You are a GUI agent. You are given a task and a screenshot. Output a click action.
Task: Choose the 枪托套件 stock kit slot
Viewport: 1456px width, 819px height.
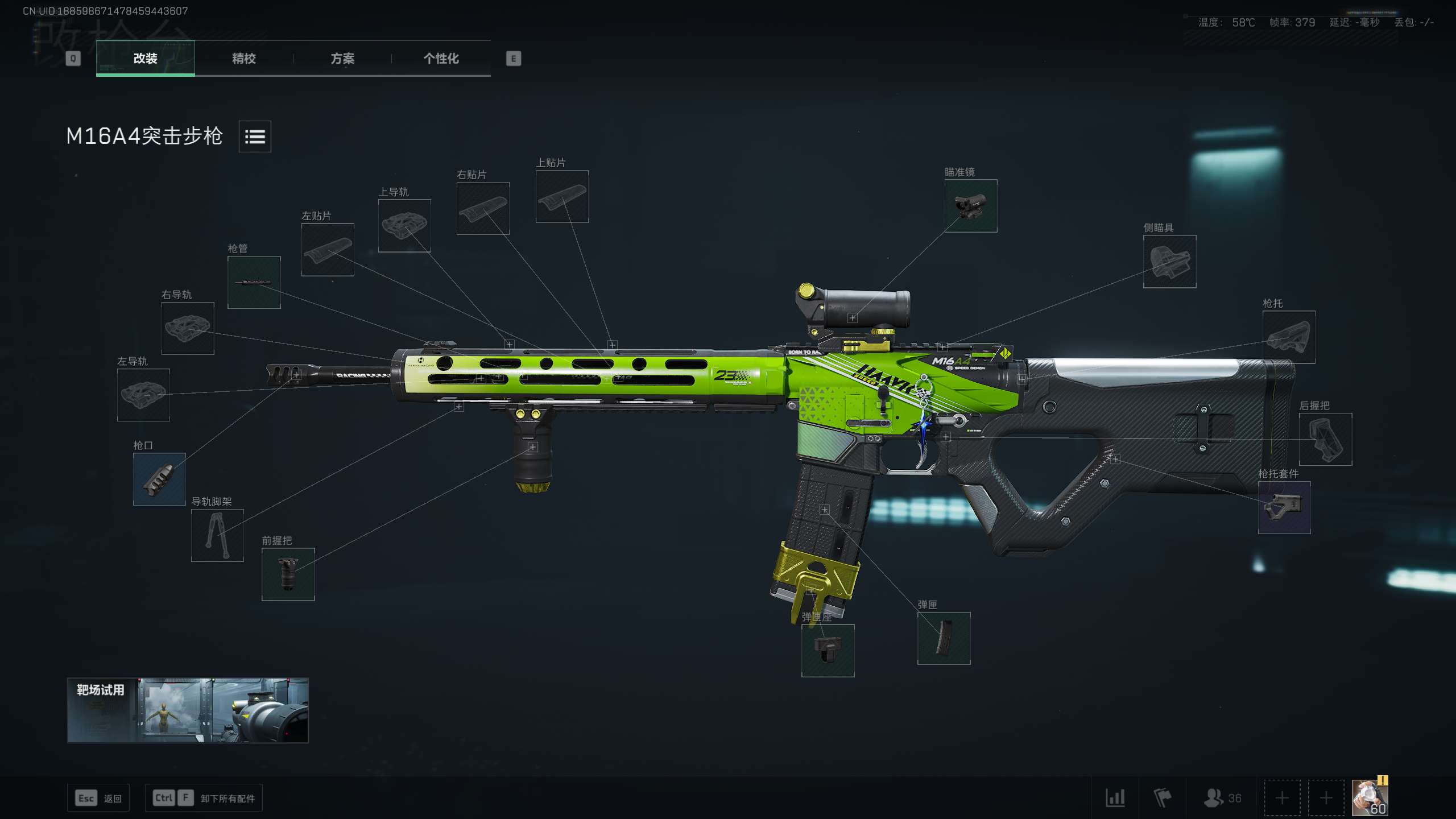click(1284, 507)
